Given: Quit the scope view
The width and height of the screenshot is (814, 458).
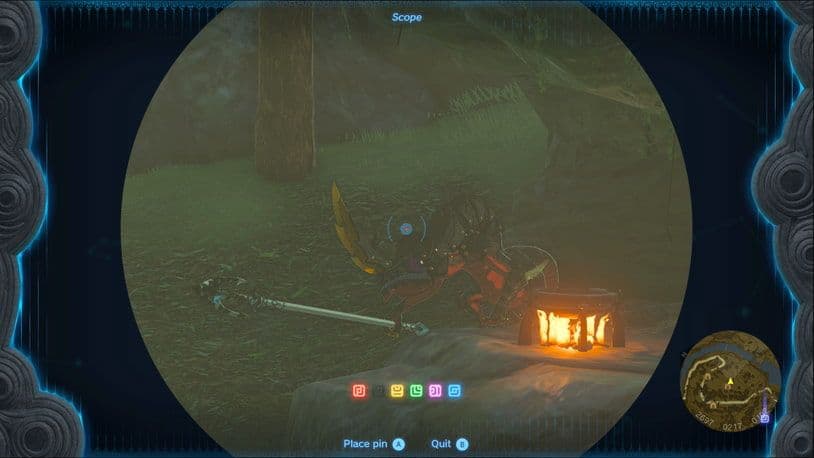Looking at the screenshot, I should [x=449, y=443].
